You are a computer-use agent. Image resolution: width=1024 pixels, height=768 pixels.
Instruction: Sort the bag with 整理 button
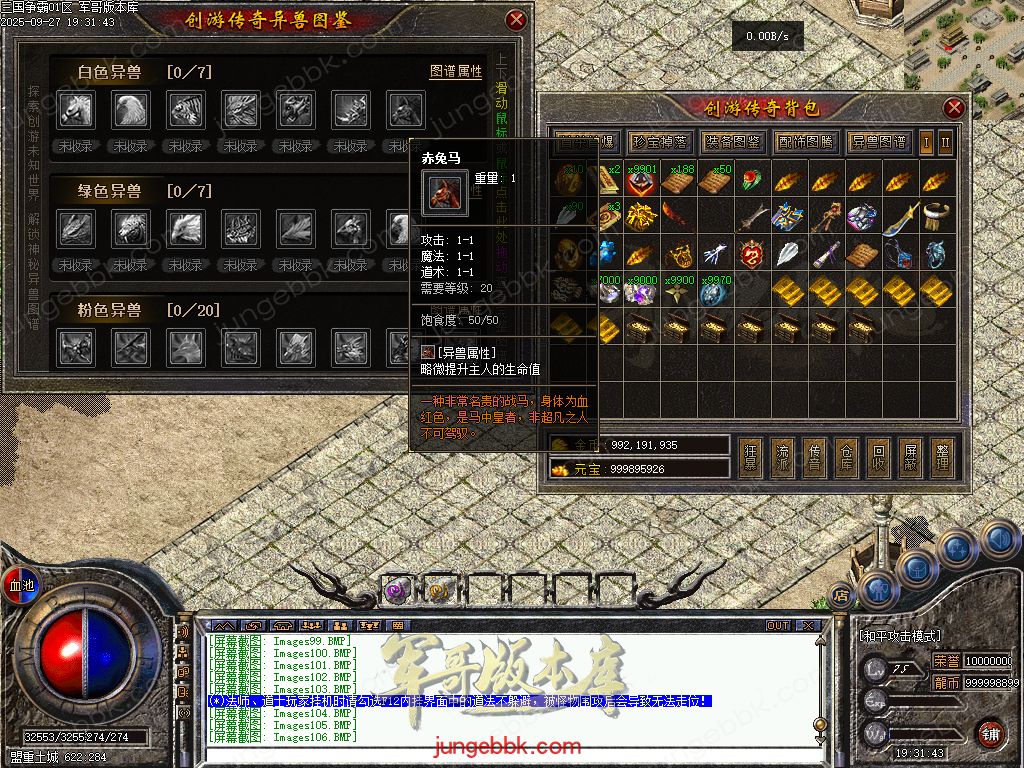(941, 456)
